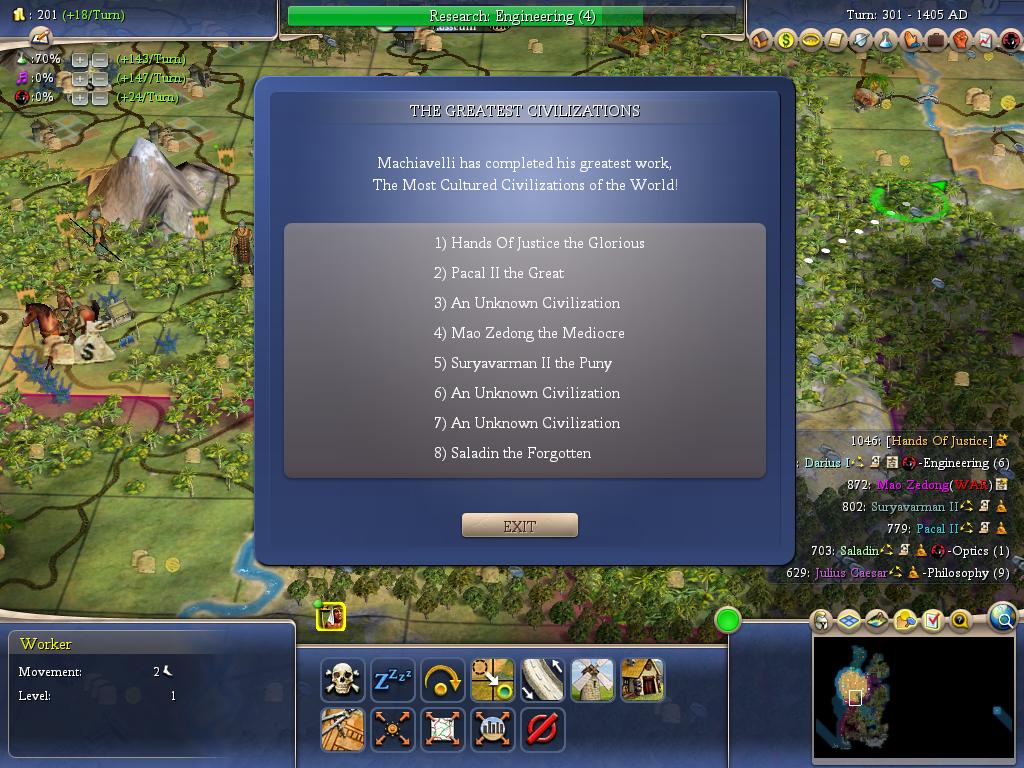Image resolution: width=1024 pixels, height=768 pixels.
Task: Decrease the culture rate with minus
Action: (x=99, y=78)
